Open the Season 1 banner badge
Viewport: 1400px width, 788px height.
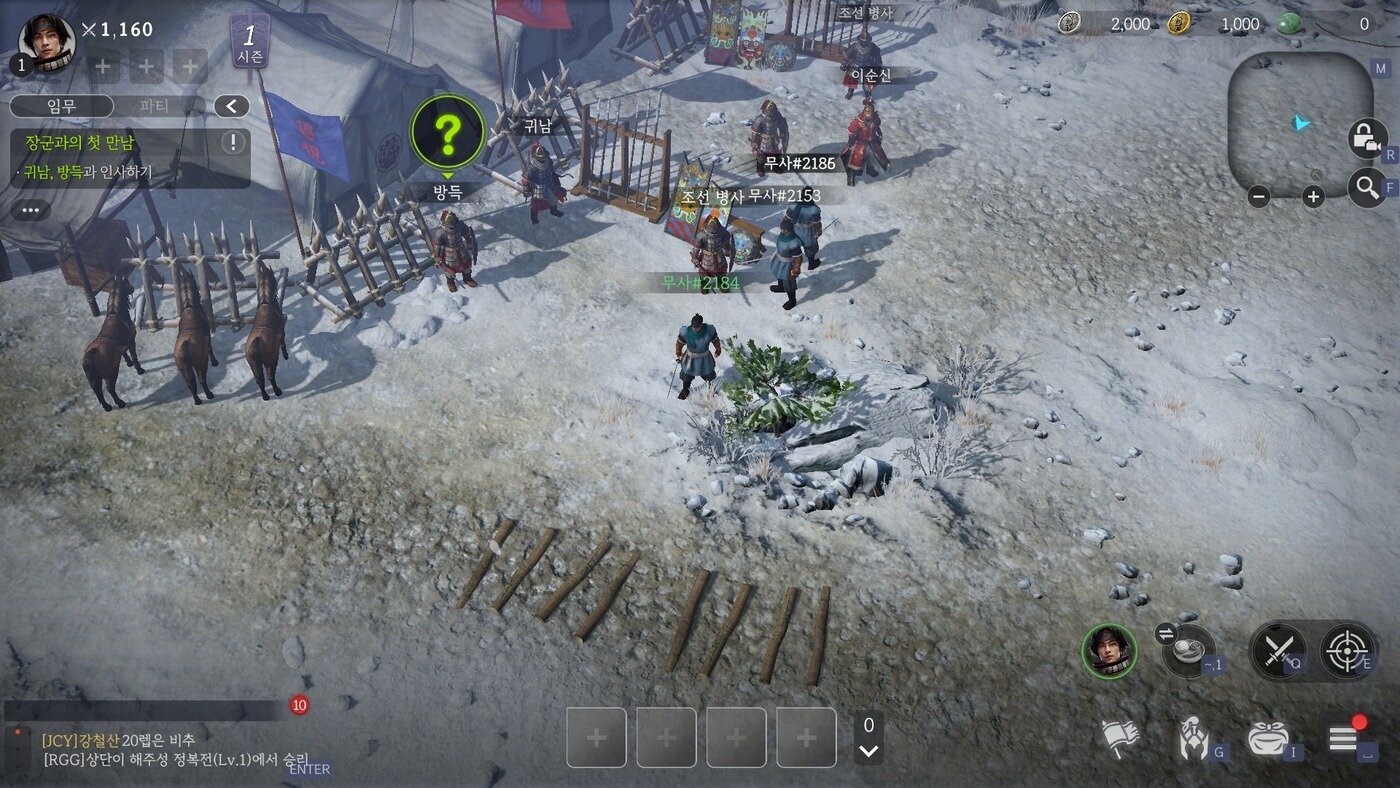tap(249, 41)
